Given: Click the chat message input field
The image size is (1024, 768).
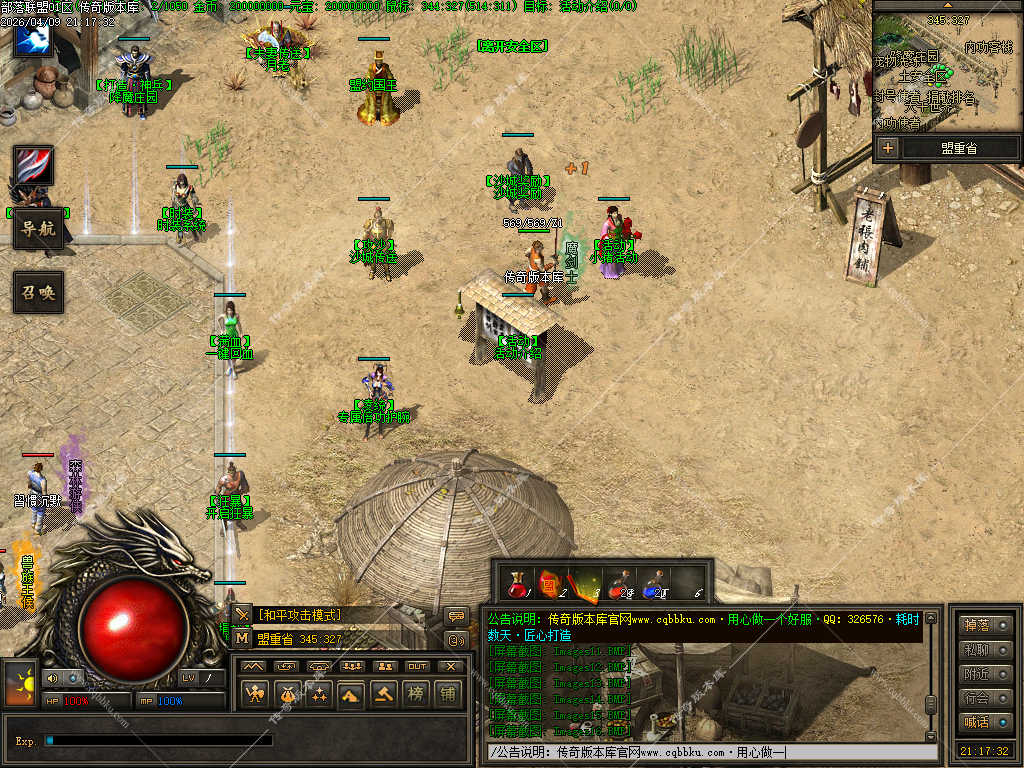Looking at the screenshot, I should 710,752.
